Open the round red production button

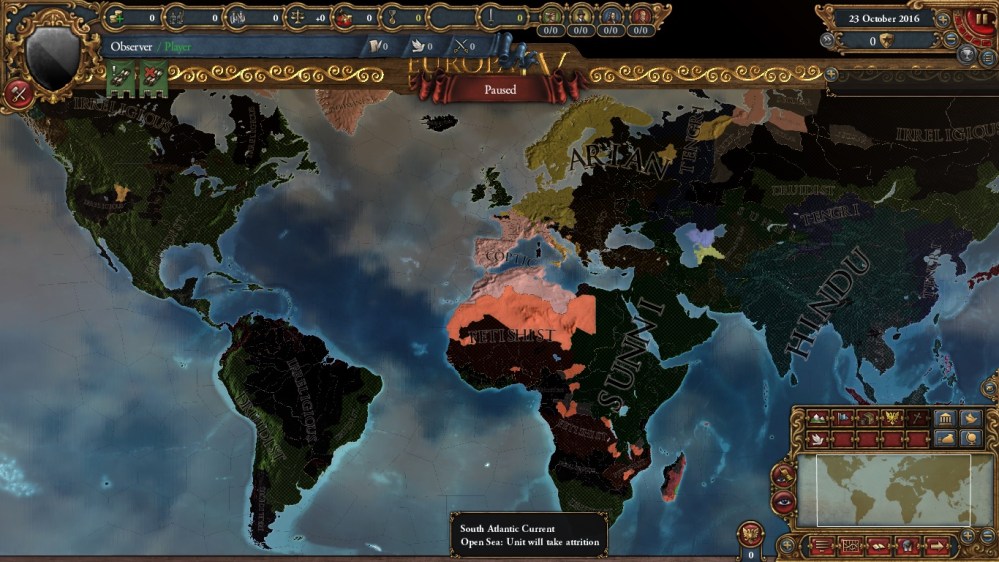18,94
